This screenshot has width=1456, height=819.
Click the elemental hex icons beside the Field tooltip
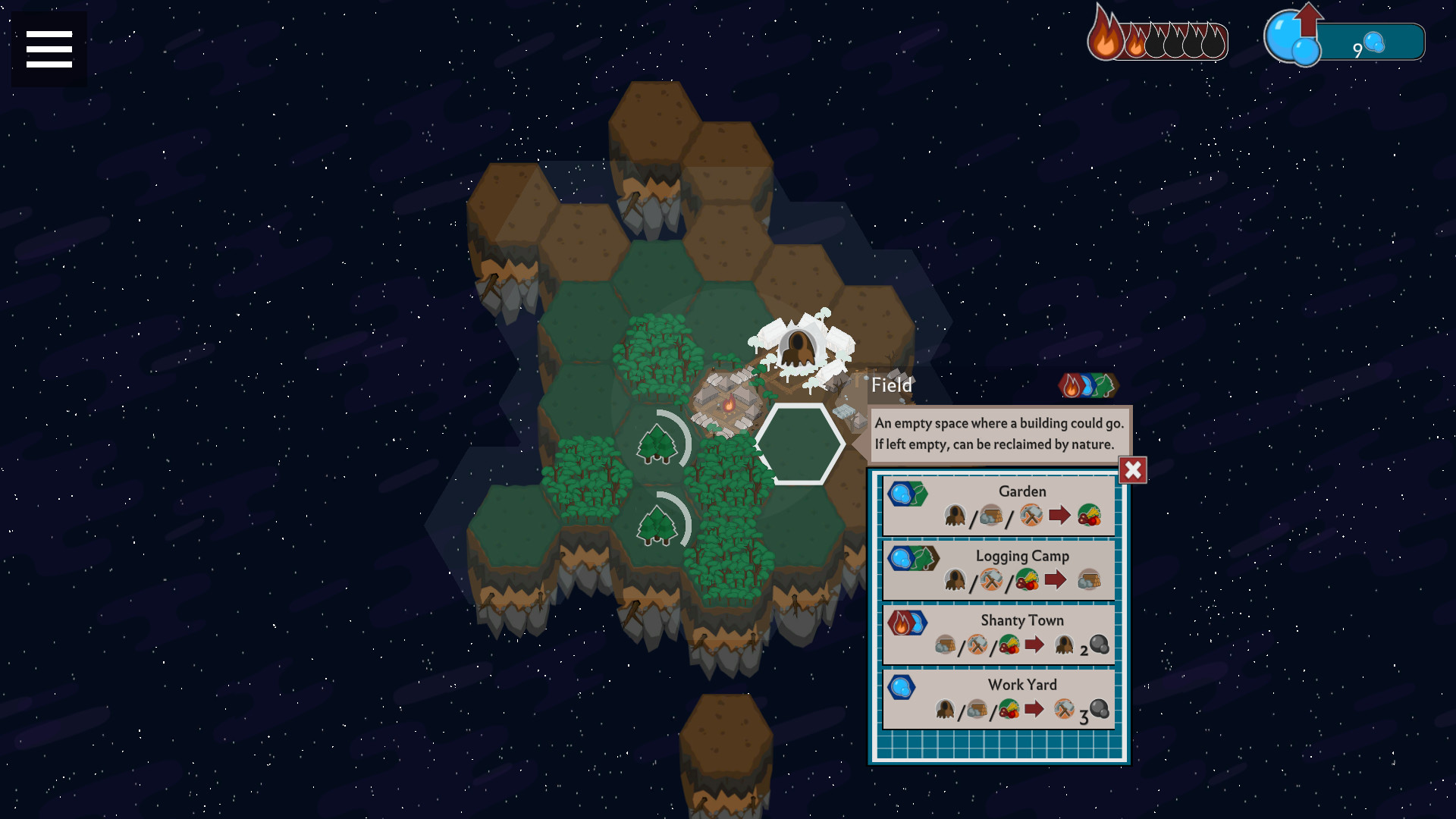tap(1088, 386)
